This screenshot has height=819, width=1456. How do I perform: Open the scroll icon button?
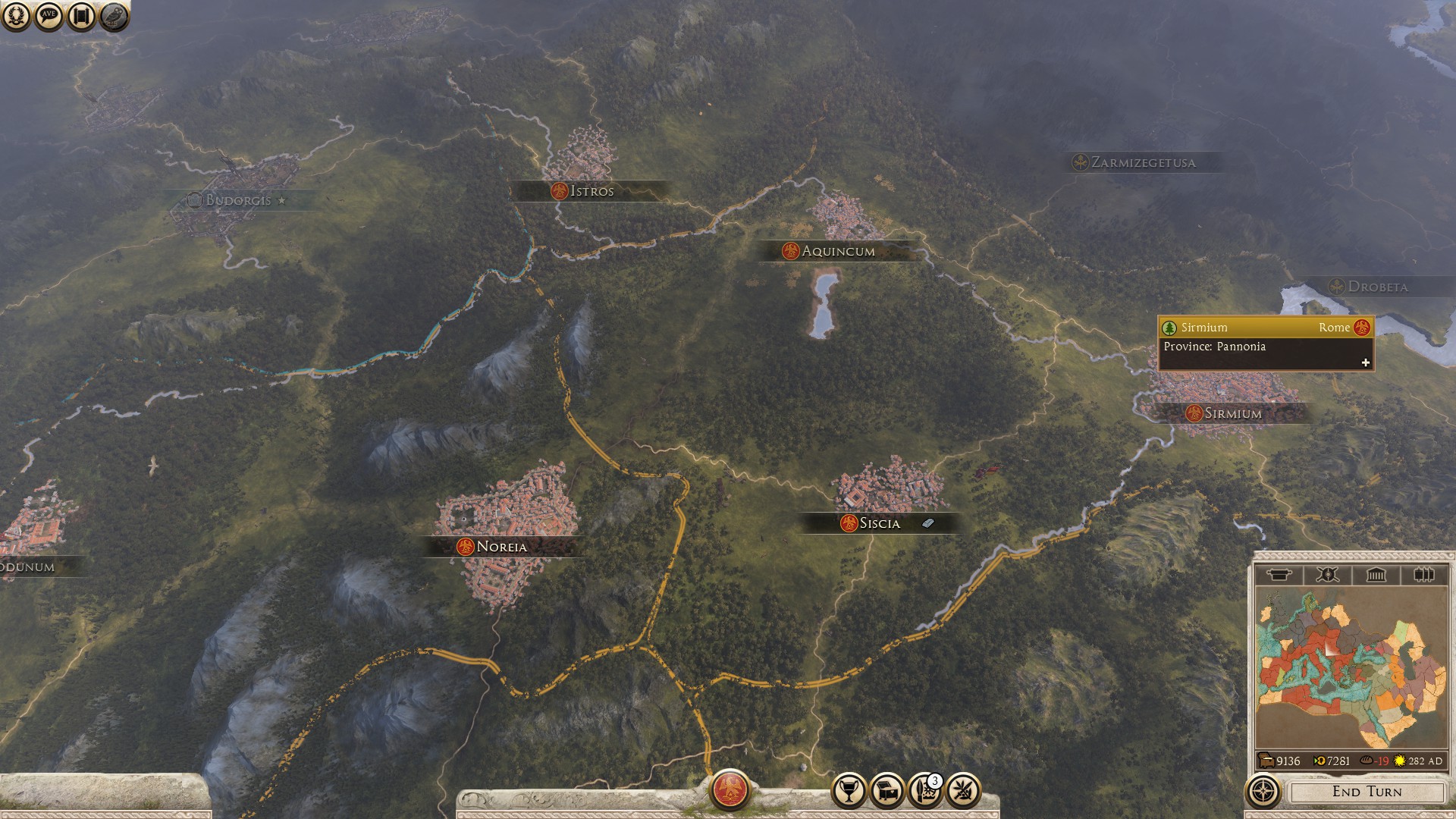(x=81, y=16)
